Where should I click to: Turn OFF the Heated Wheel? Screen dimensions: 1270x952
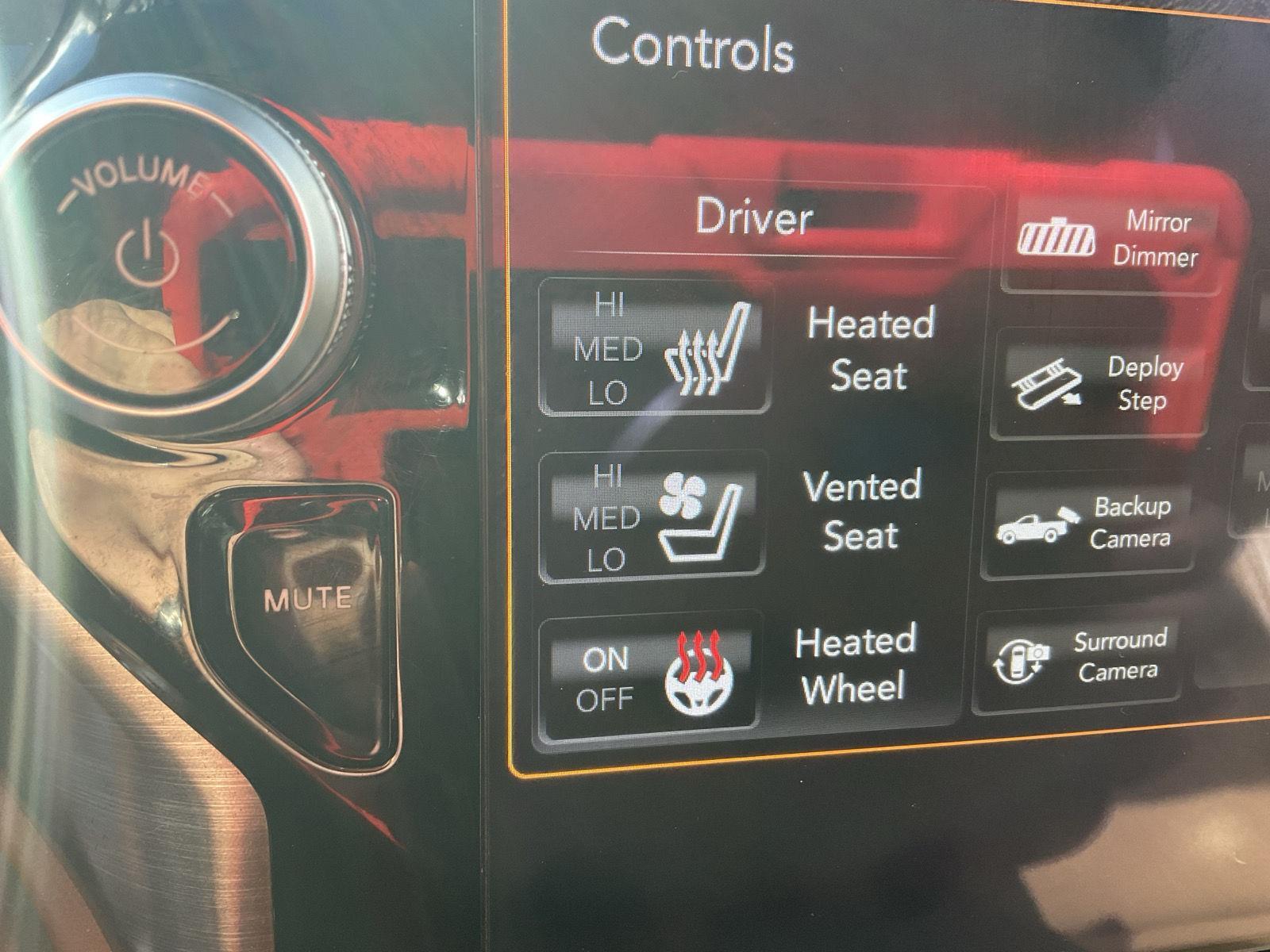606,701
